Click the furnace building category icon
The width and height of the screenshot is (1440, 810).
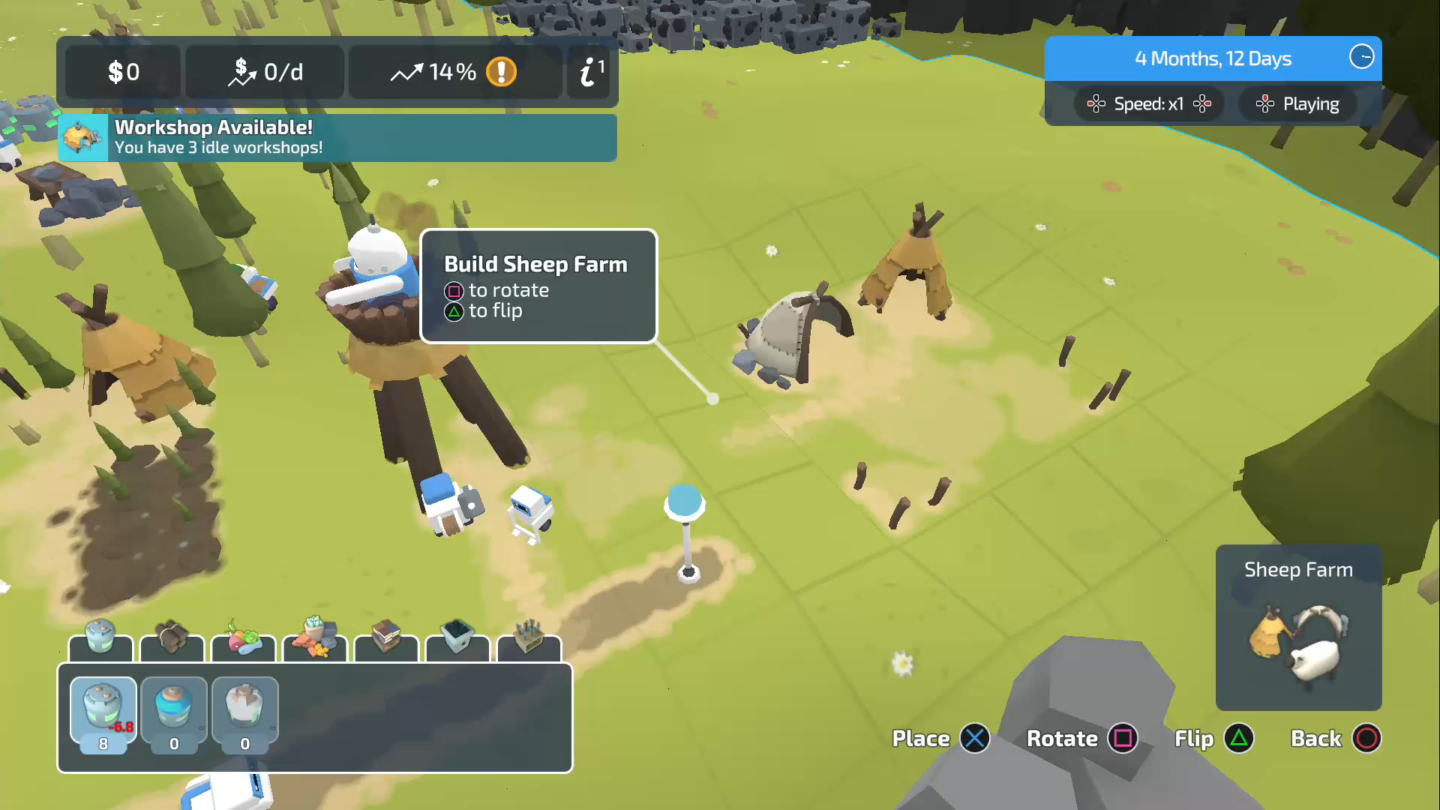pyautogui.click(x=457, y=640)
